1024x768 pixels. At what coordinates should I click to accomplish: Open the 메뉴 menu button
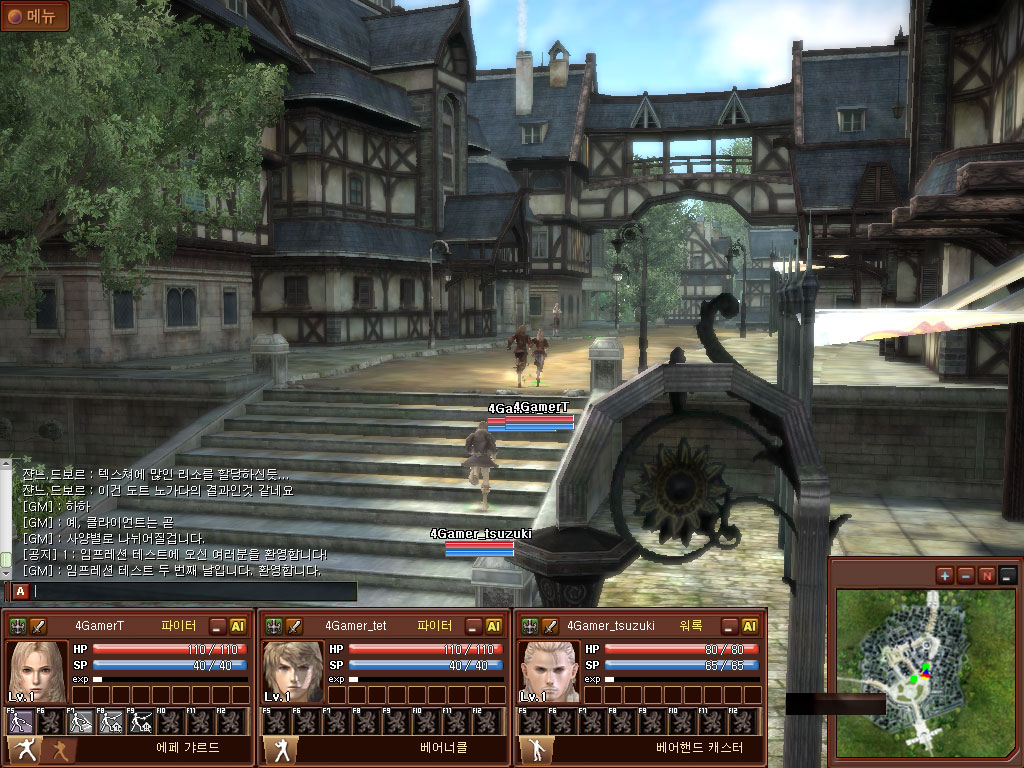(x=35, y=16)
